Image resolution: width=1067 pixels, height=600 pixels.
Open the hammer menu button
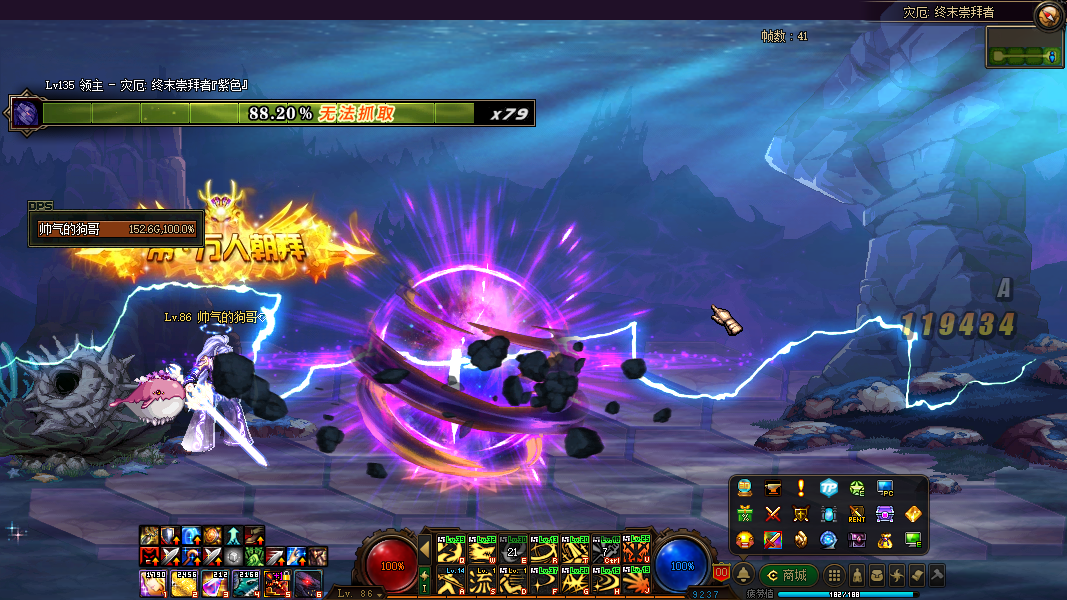(x=937, y=575)
